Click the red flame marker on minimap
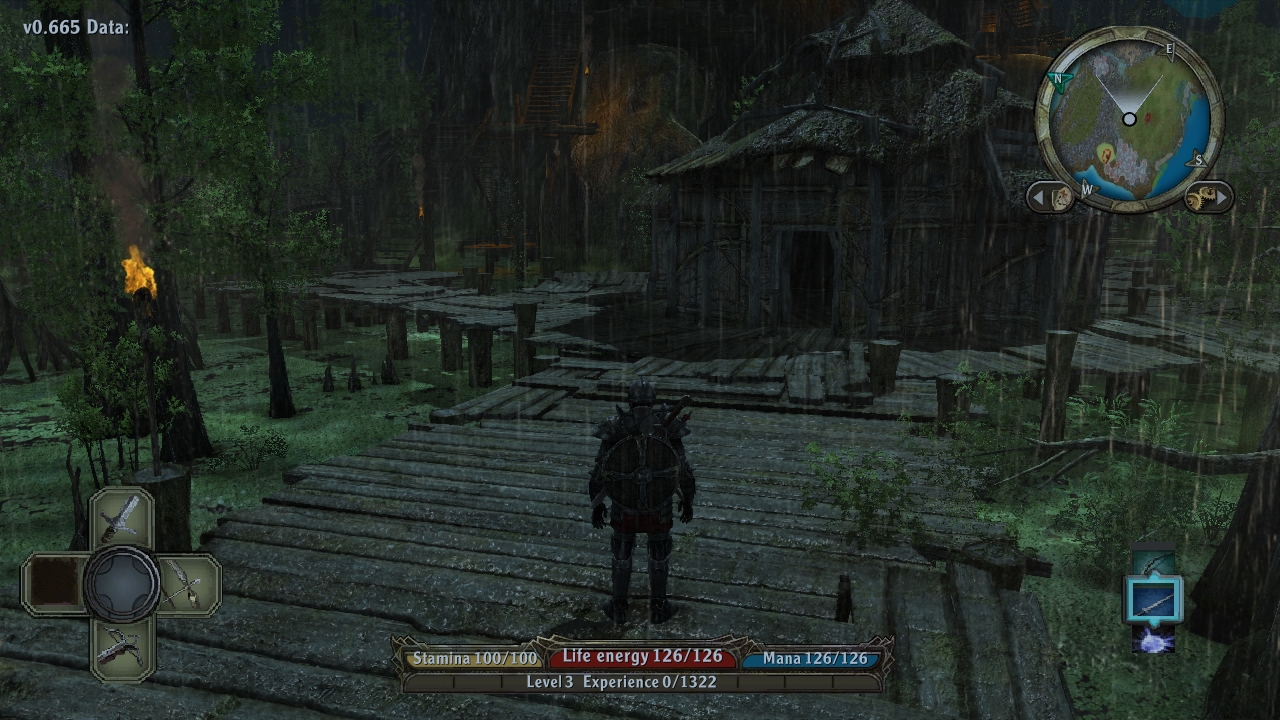 coord(1106,154)
